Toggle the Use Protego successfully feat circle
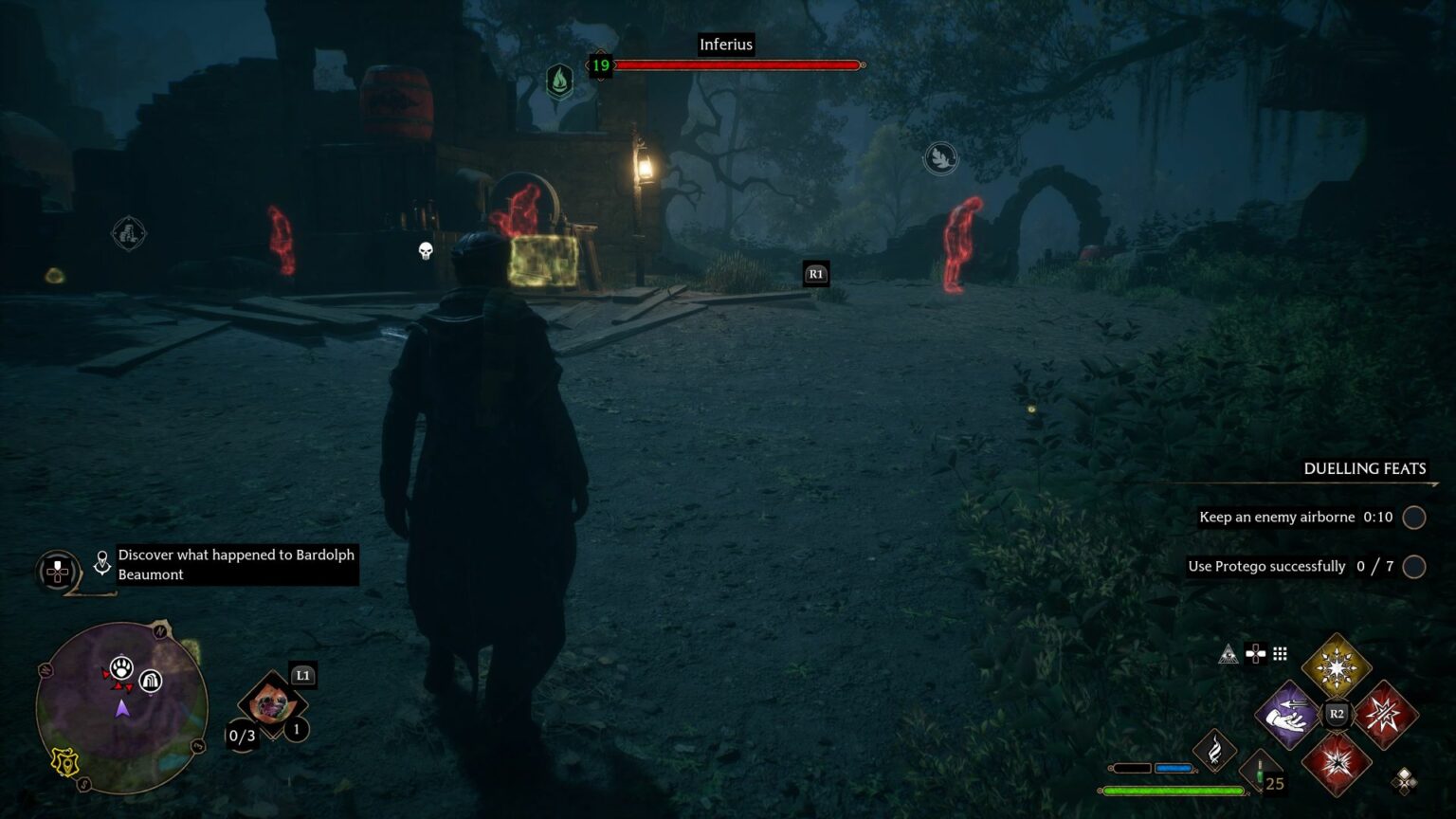This screenshot has width=1456, height=819. tap(1413, 566)
